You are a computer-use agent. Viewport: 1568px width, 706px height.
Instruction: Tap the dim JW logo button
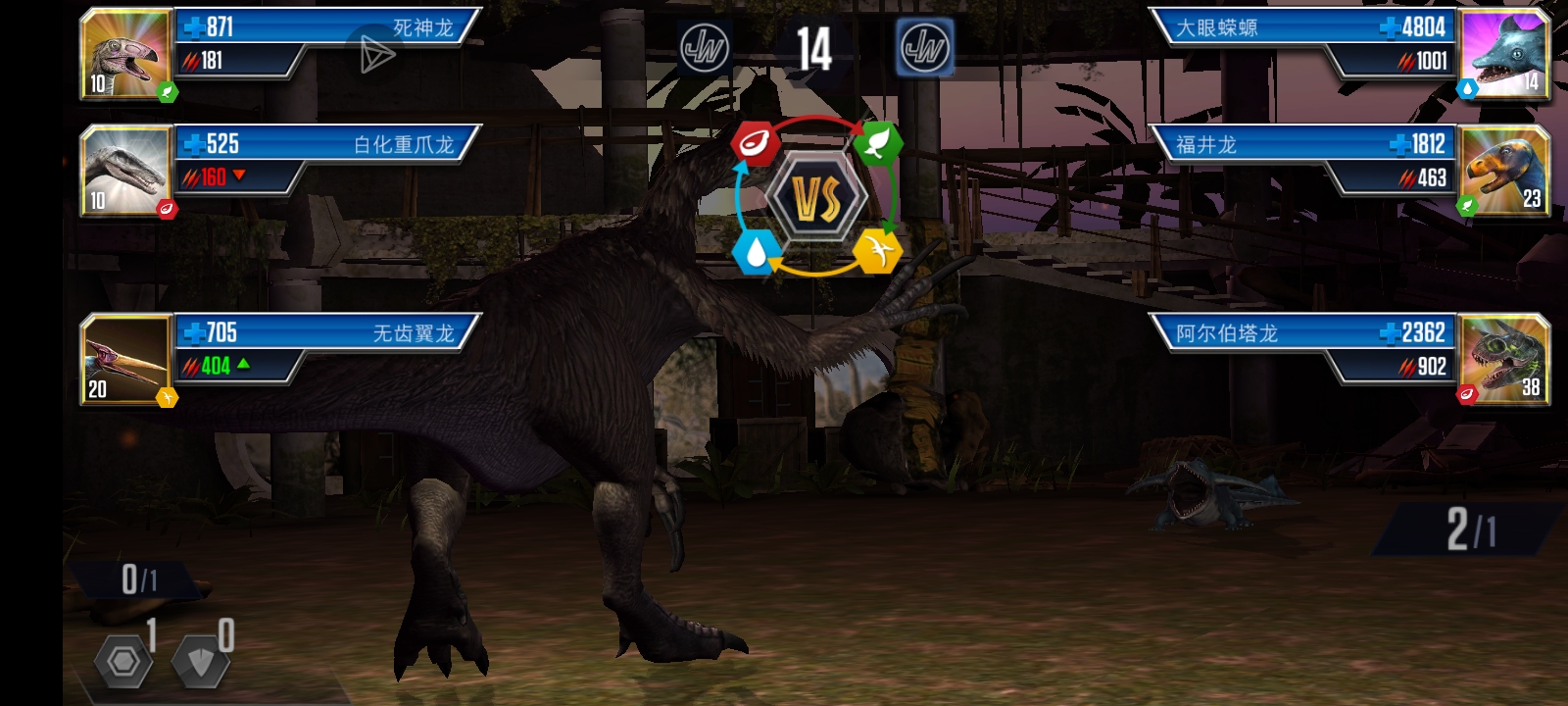point(704,48)
